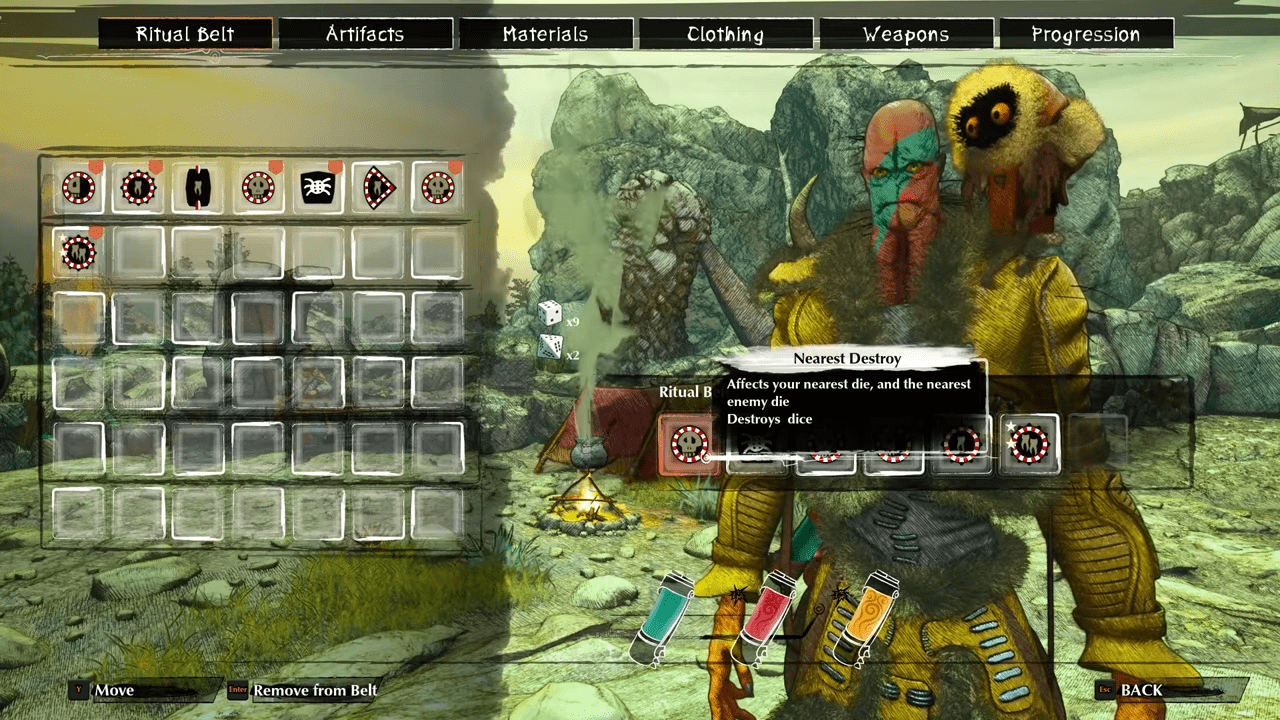Viewport: 1280px width, 720px height.
Task: Switch to the Ritual Belt tab
Action: (185, 34)
